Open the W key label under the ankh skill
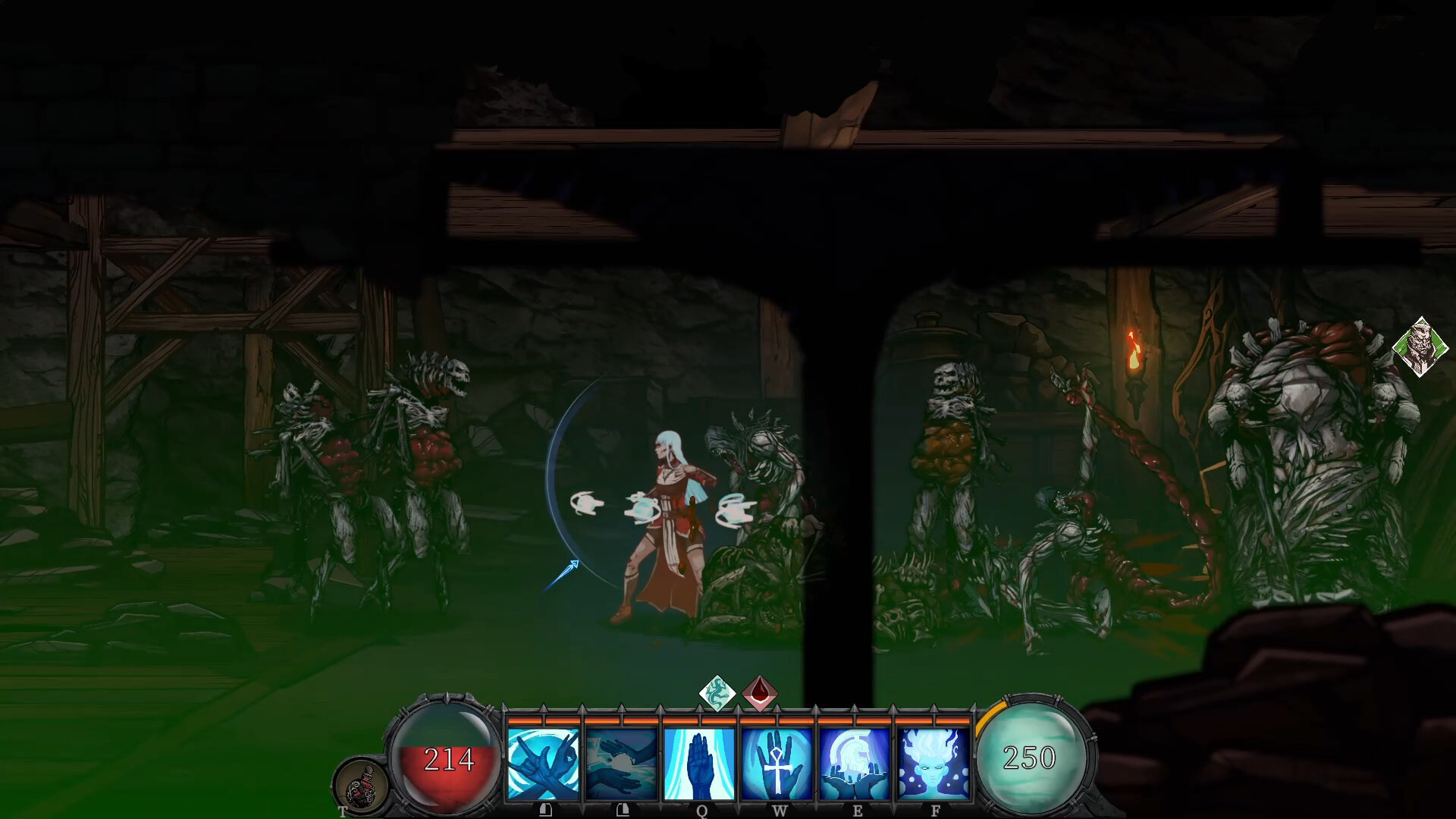Viewport: 1456px width, 819px height. pyautogui.click(x=780, y=810)
